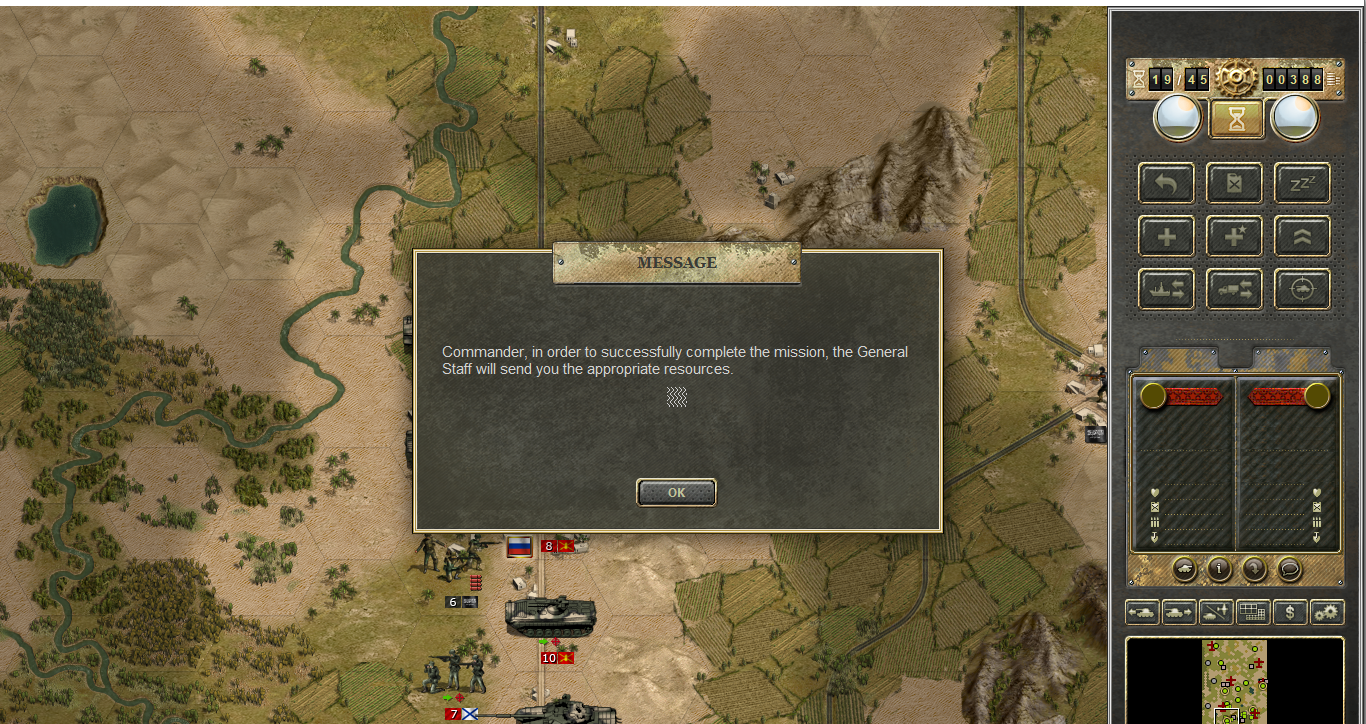Toggle truck transport mount button

1234,290
